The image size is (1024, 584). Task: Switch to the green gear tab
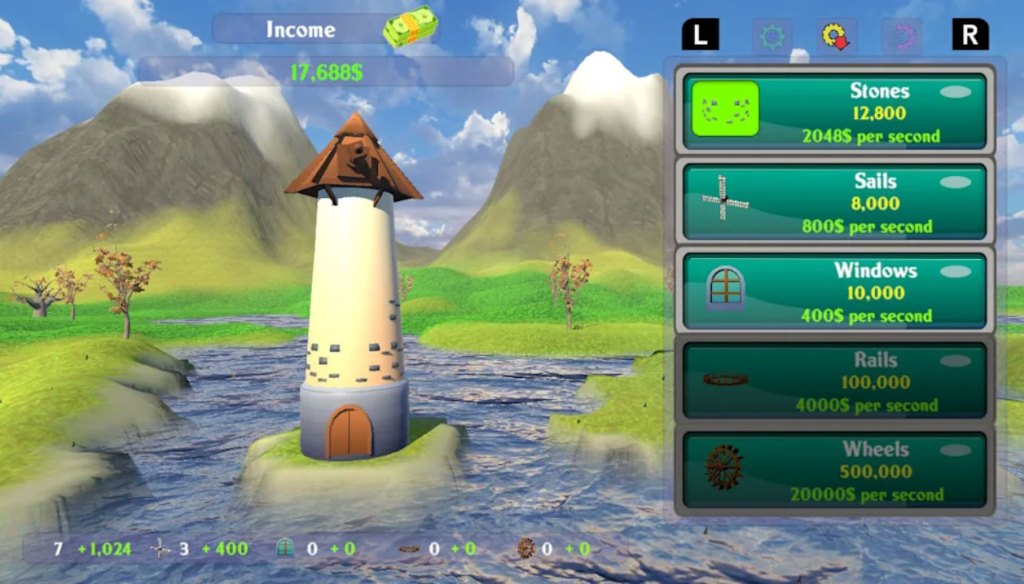coord(772,36)
